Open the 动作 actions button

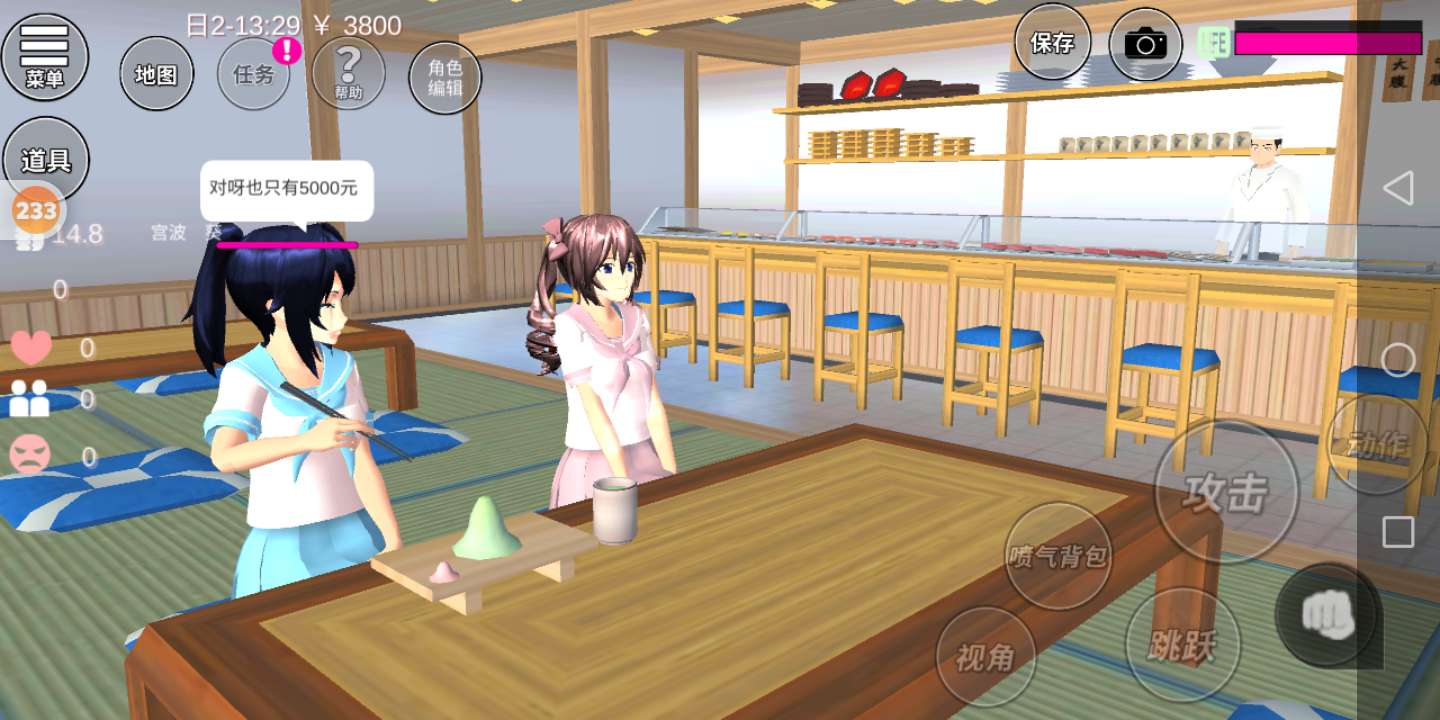(1377, 443)
